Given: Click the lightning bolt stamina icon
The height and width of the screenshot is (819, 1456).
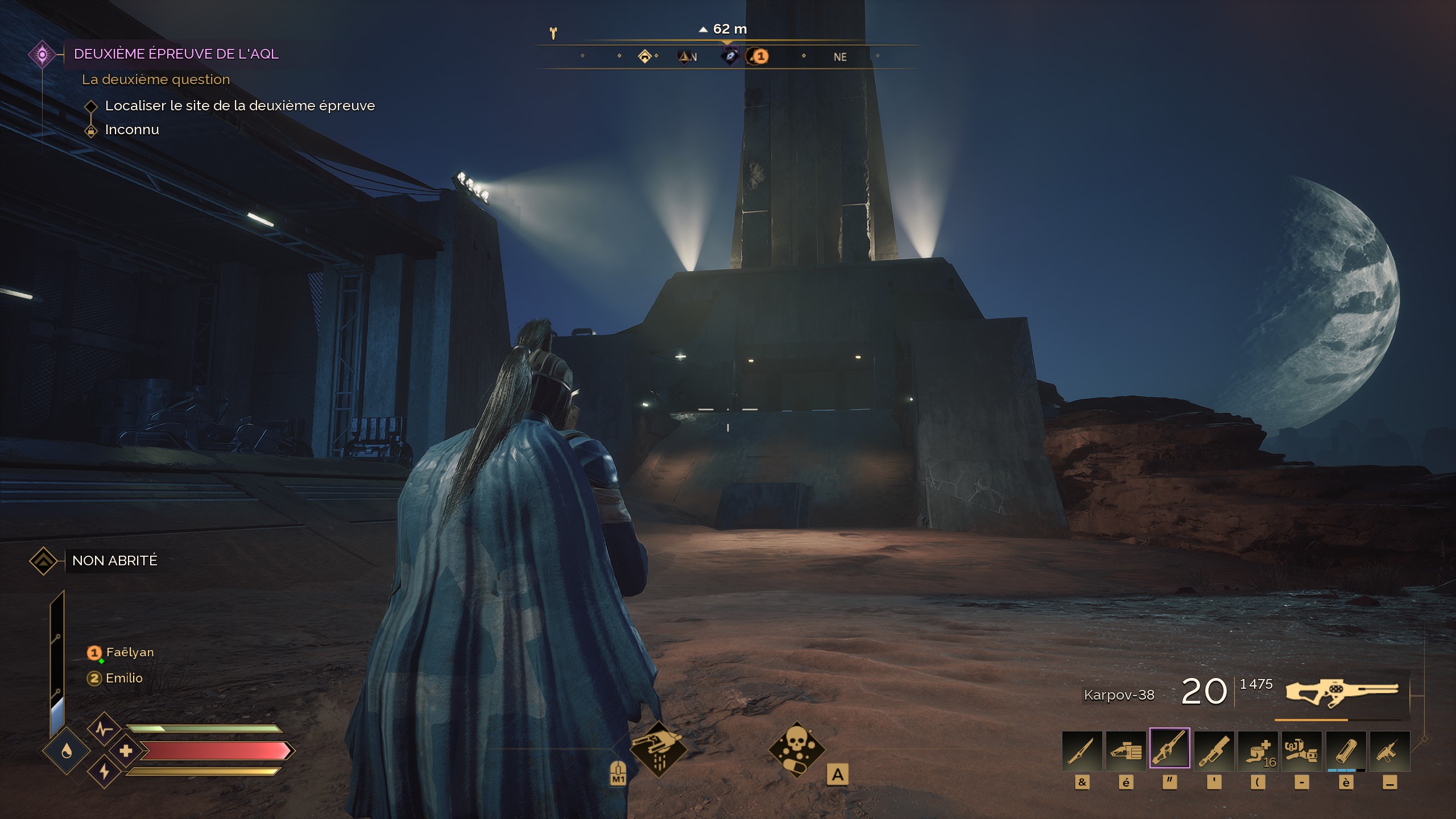Looking at the screenshot, I should point(104,772).
